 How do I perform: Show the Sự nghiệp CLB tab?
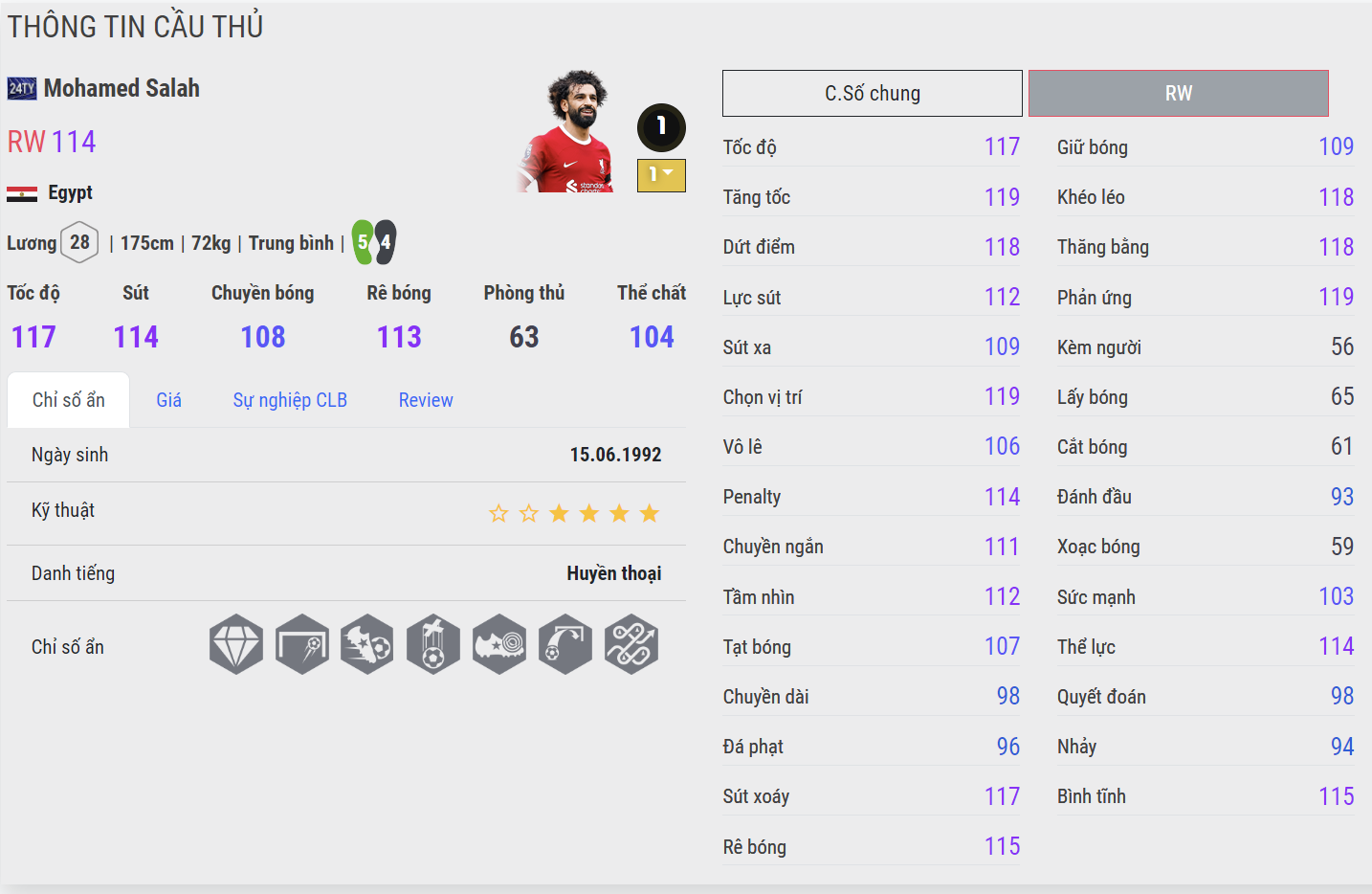click(290, 400)
